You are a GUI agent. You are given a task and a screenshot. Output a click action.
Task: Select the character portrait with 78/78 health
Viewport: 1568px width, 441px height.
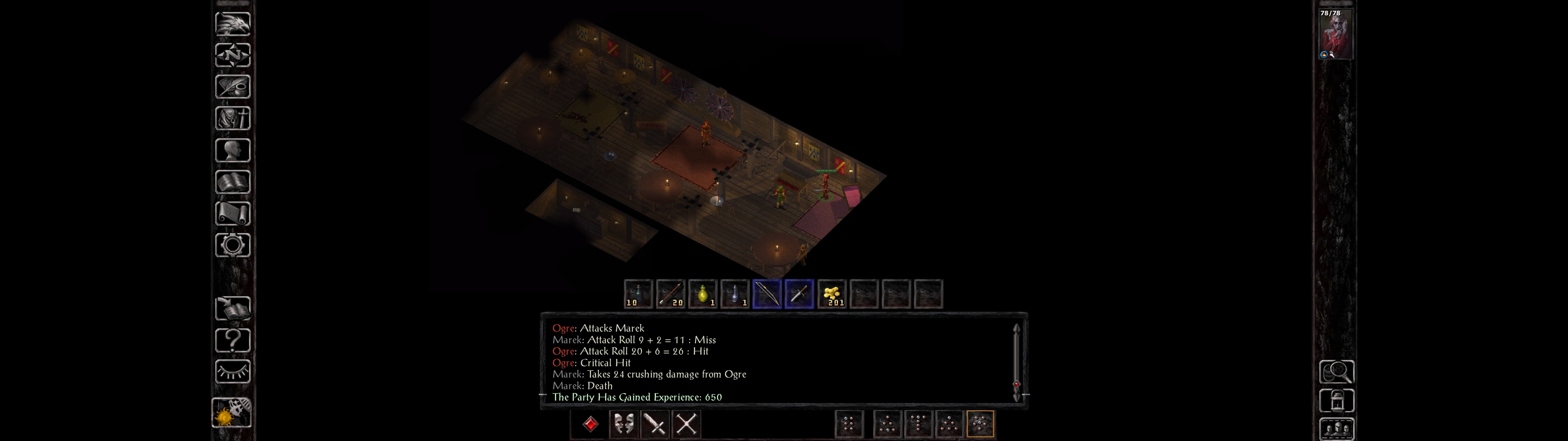click(1336, 34)
